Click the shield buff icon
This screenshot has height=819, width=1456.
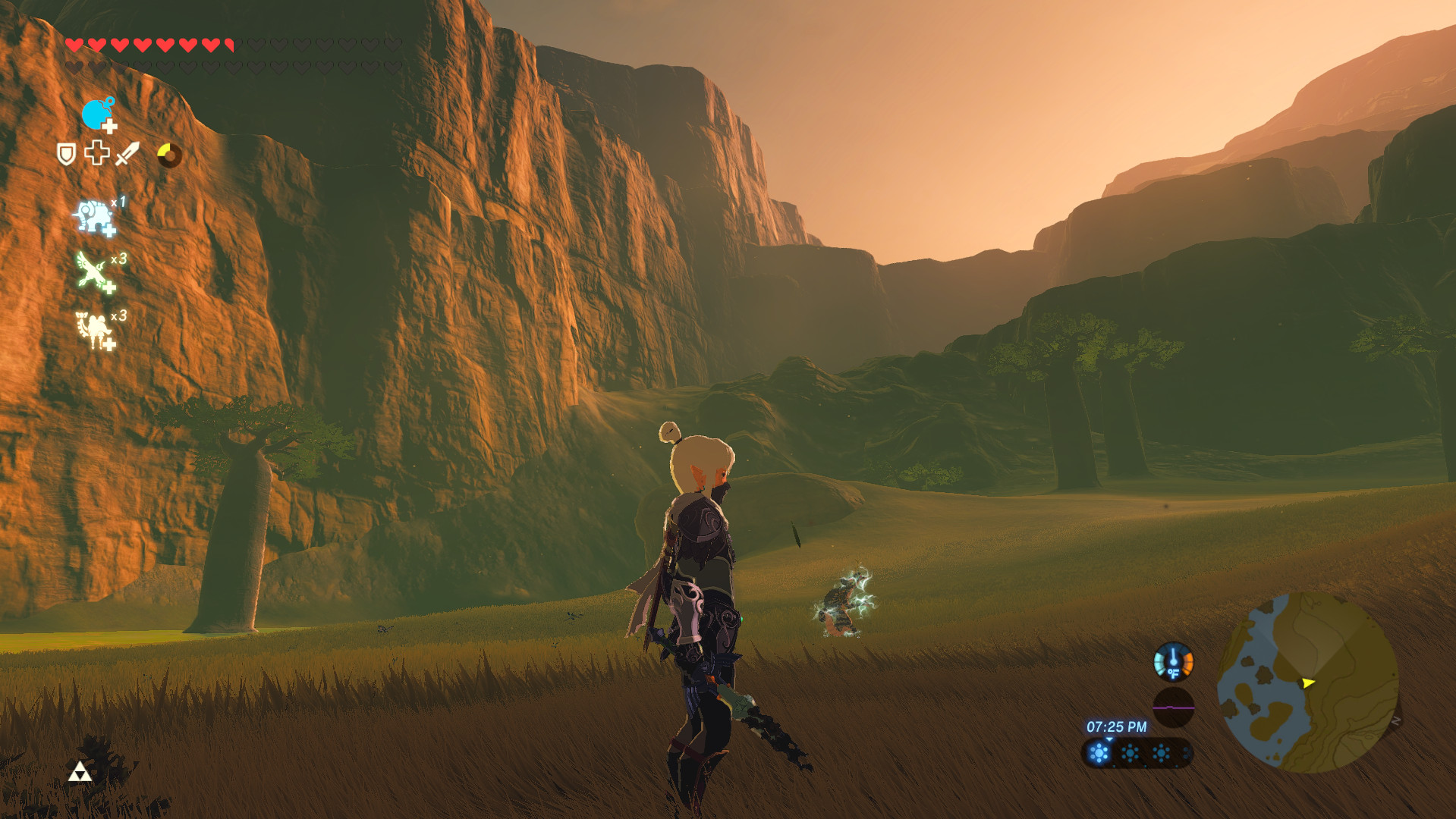pos(65,153)
